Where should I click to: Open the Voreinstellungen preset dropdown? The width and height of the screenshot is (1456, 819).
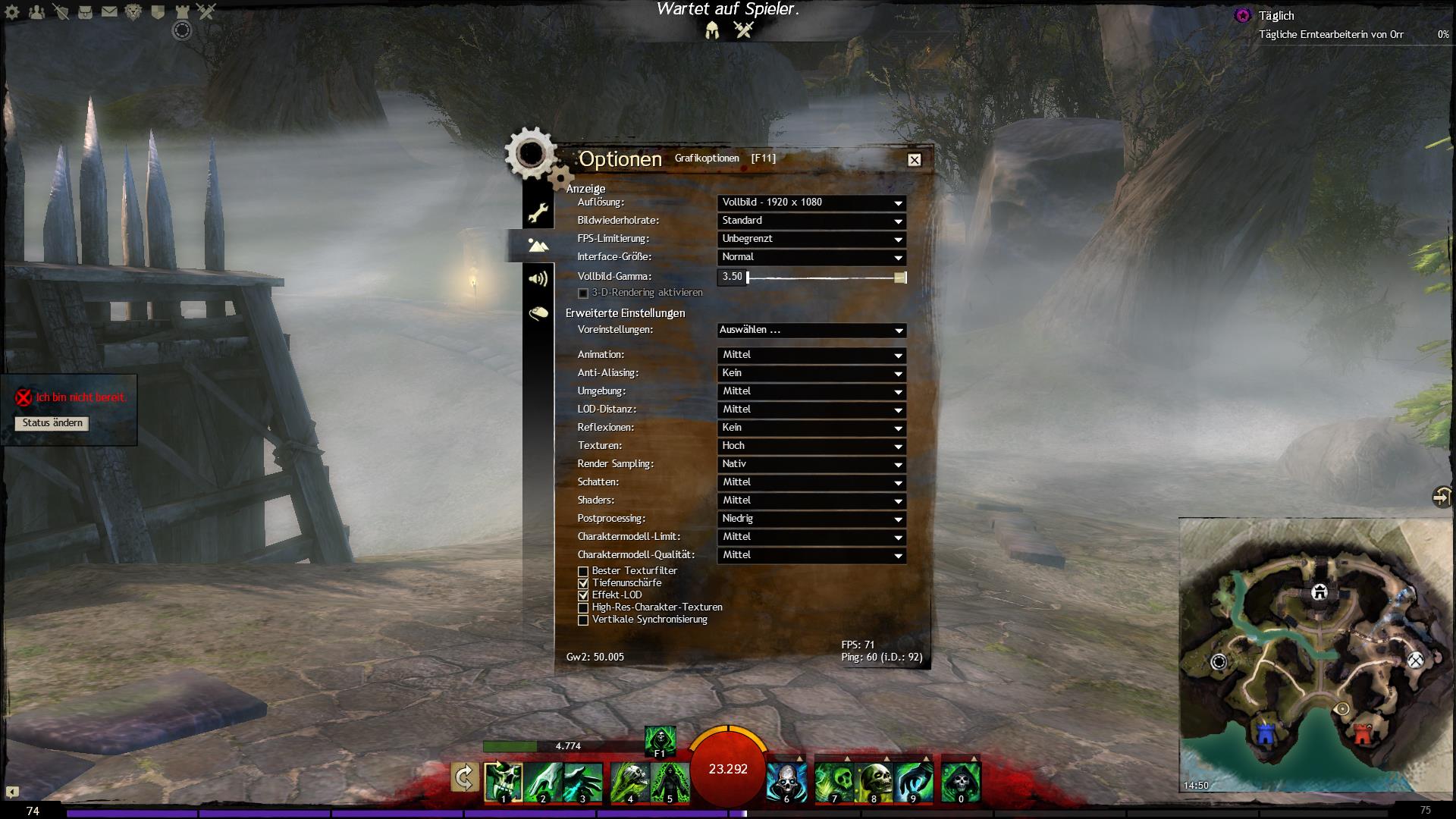click(x=811, y=331)
